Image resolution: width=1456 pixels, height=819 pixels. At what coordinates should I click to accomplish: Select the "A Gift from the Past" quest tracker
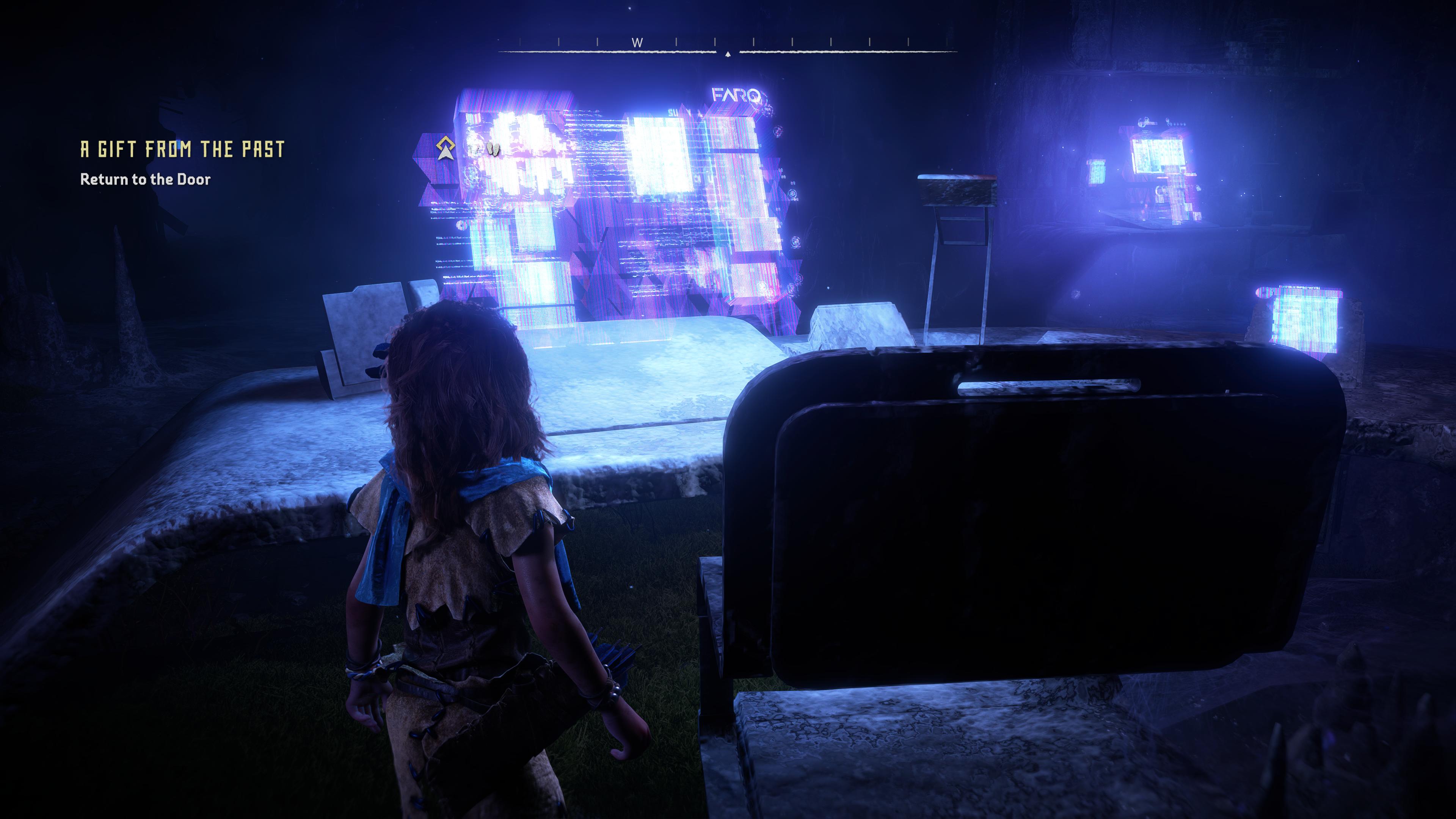coord(182,149)
